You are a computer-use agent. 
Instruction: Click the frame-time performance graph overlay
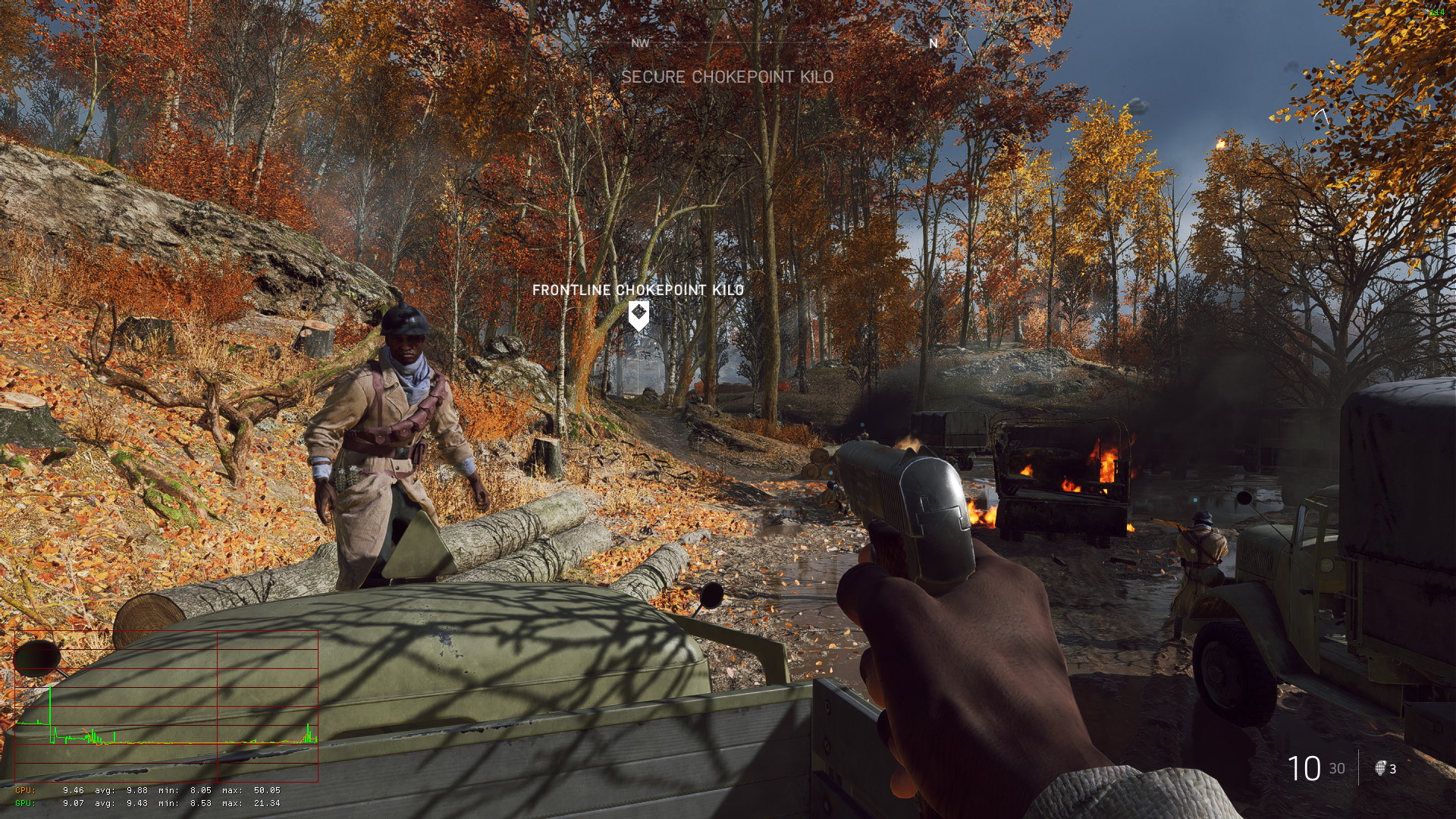[x=166, y=705]
